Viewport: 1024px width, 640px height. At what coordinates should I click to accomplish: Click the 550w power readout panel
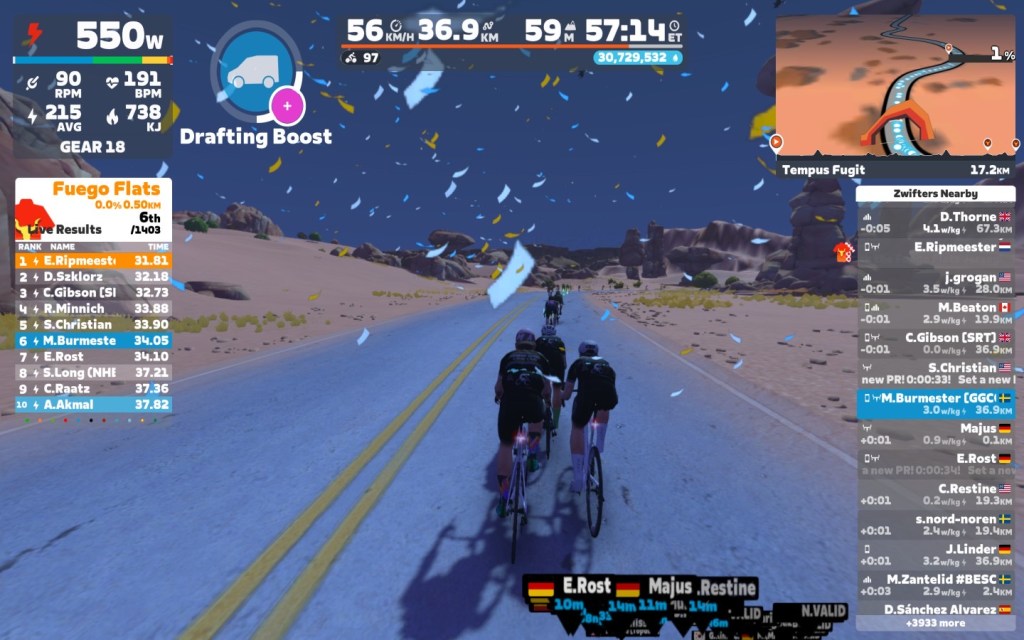coord(93,36)
